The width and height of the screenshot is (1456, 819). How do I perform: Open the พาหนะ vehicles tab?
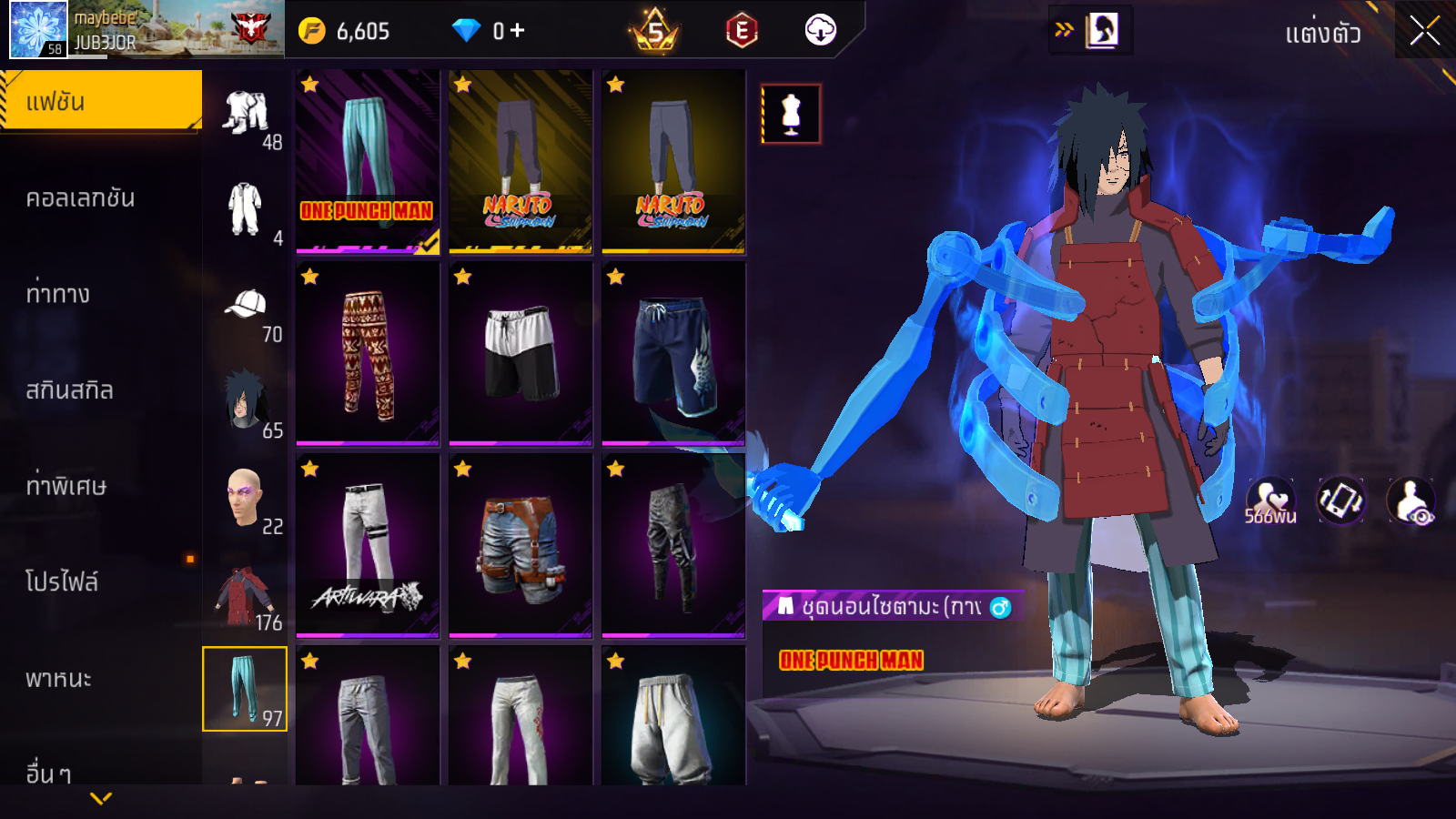click(59, 679)
